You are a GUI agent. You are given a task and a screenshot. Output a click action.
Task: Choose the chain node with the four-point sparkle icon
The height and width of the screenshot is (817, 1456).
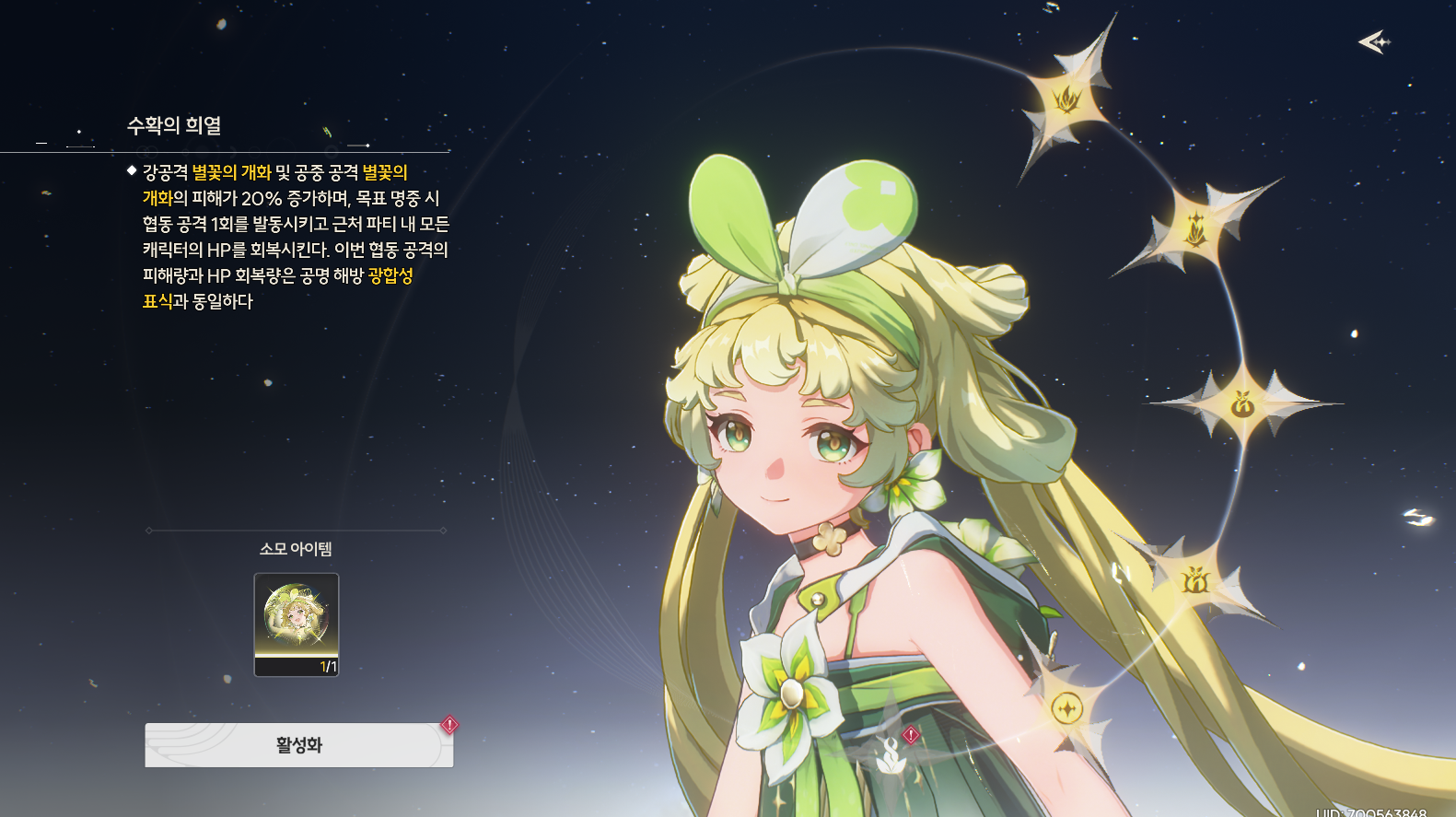1066,708
